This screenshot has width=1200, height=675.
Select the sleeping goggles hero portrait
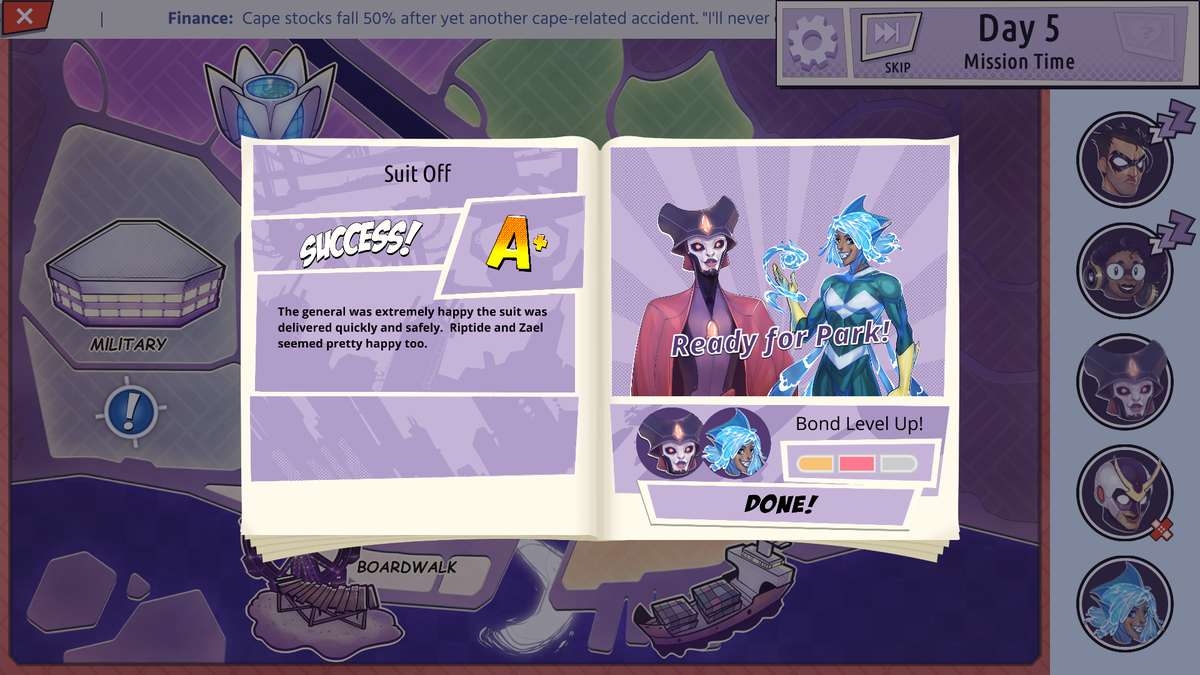(1124, 270)
